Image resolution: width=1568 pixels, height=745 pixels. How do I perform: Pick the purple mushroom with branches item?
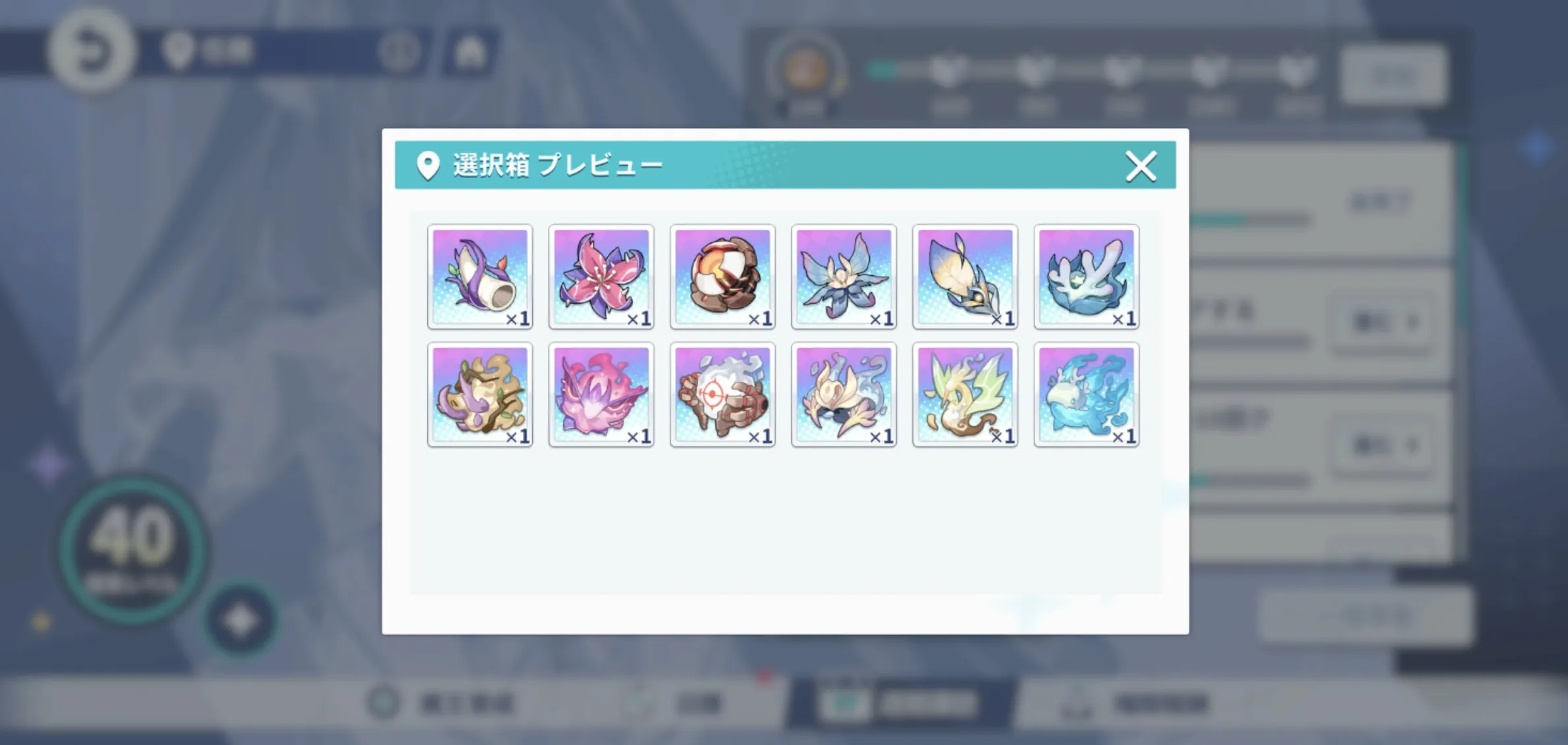coord(480,394)
